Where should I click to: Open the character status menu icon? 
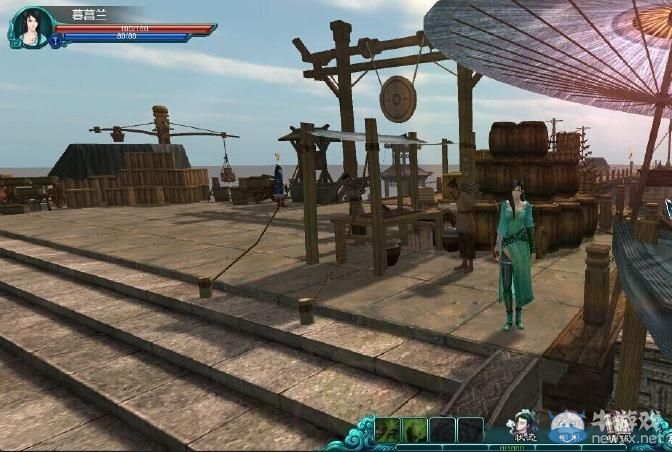tap(522, 425)
